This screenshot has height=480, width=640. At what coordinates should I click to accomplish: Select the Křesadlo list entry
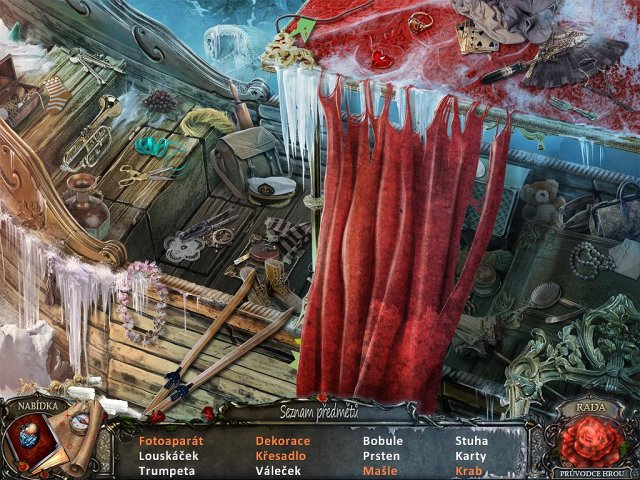(x=281, y=456)
